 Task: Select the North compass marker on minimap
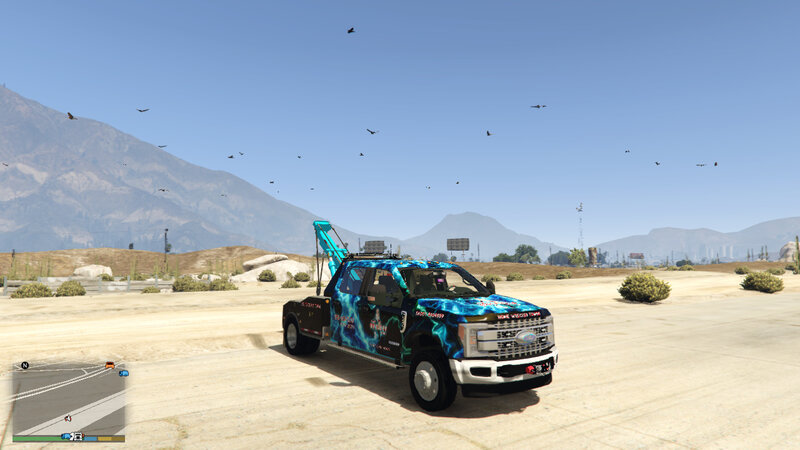(x=24, y=366)
